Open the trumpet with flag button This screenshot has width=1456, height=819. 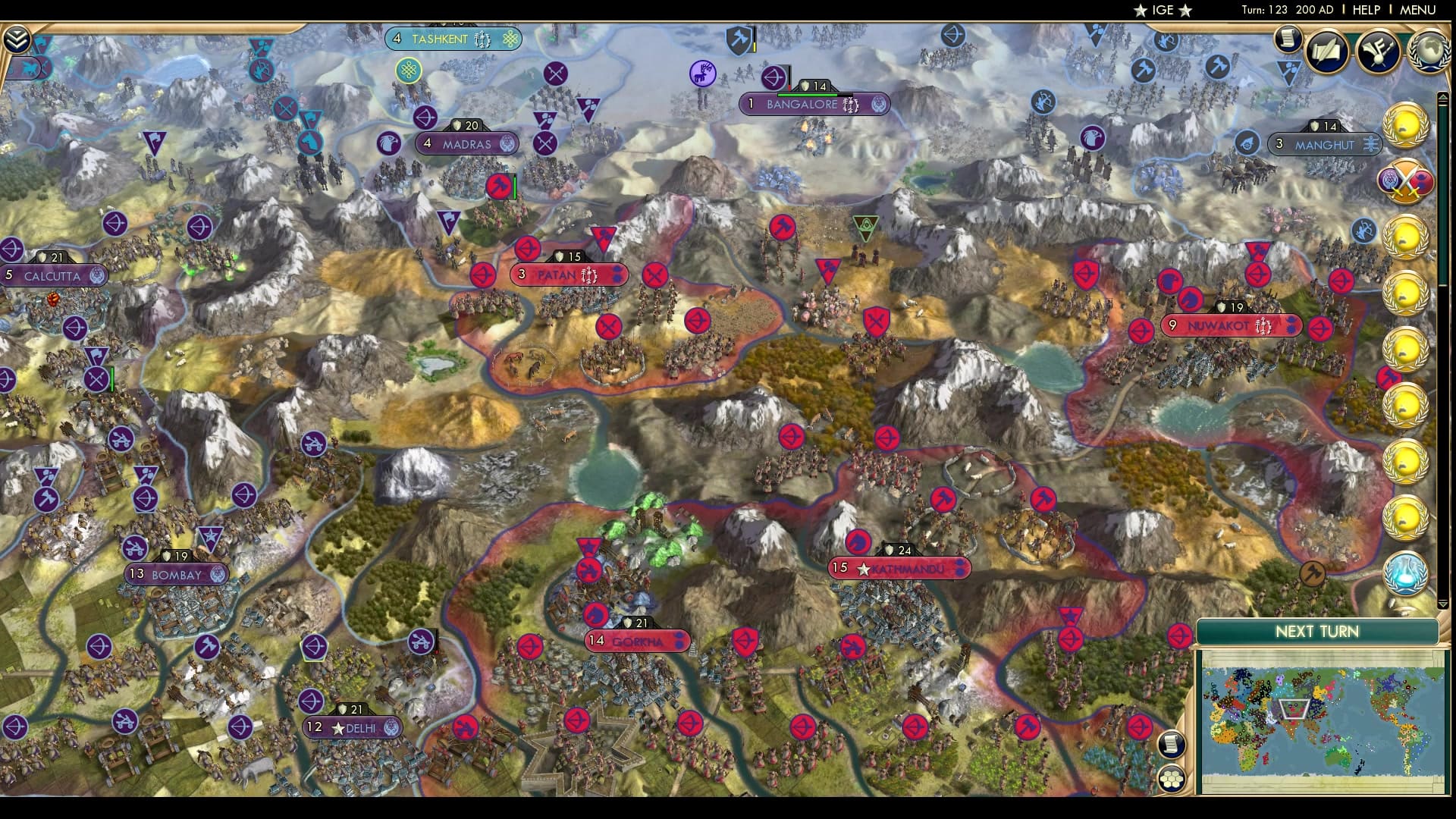1378,51
